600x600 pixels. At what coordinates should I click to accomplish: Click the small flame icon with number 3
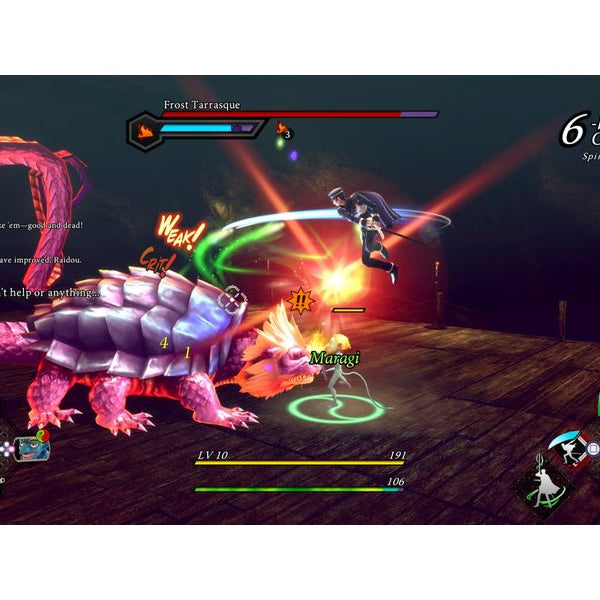point(282,129)
